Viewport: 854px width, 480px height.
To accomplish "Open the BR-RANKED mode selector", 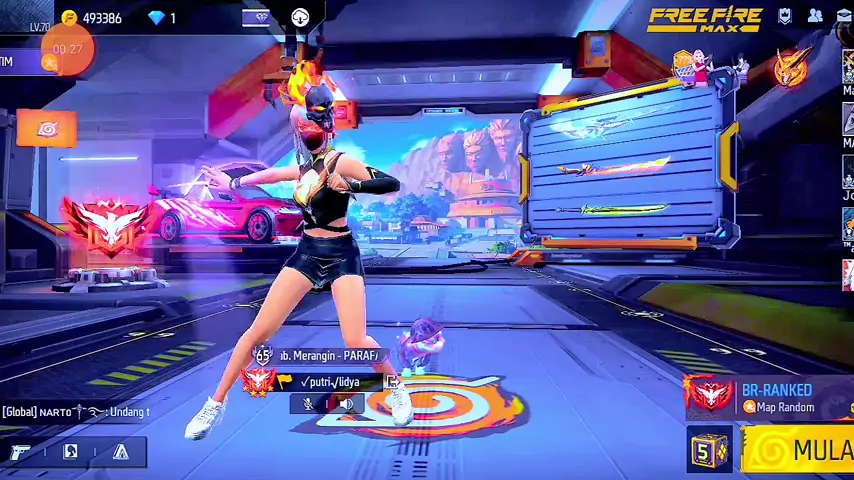I will [775, 396].
